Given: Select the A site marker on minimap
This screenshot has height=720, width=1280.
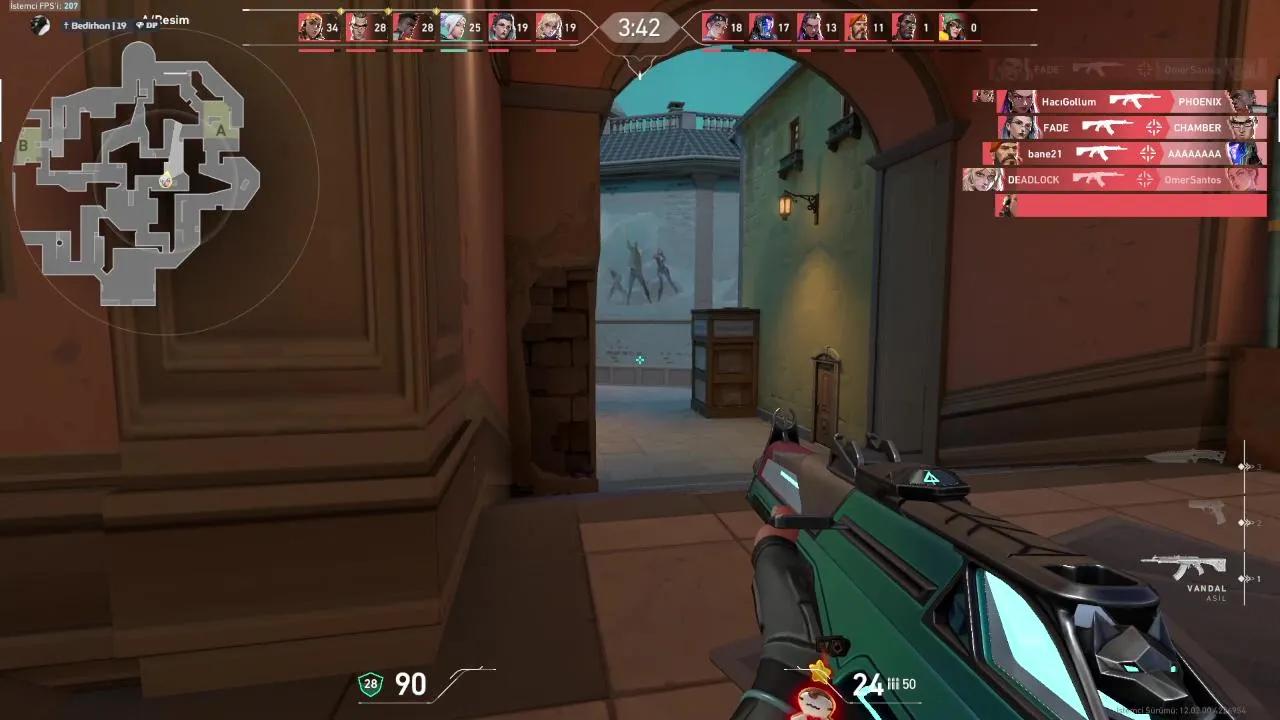Looking at the screenshot, I should (x=221, y=129).
